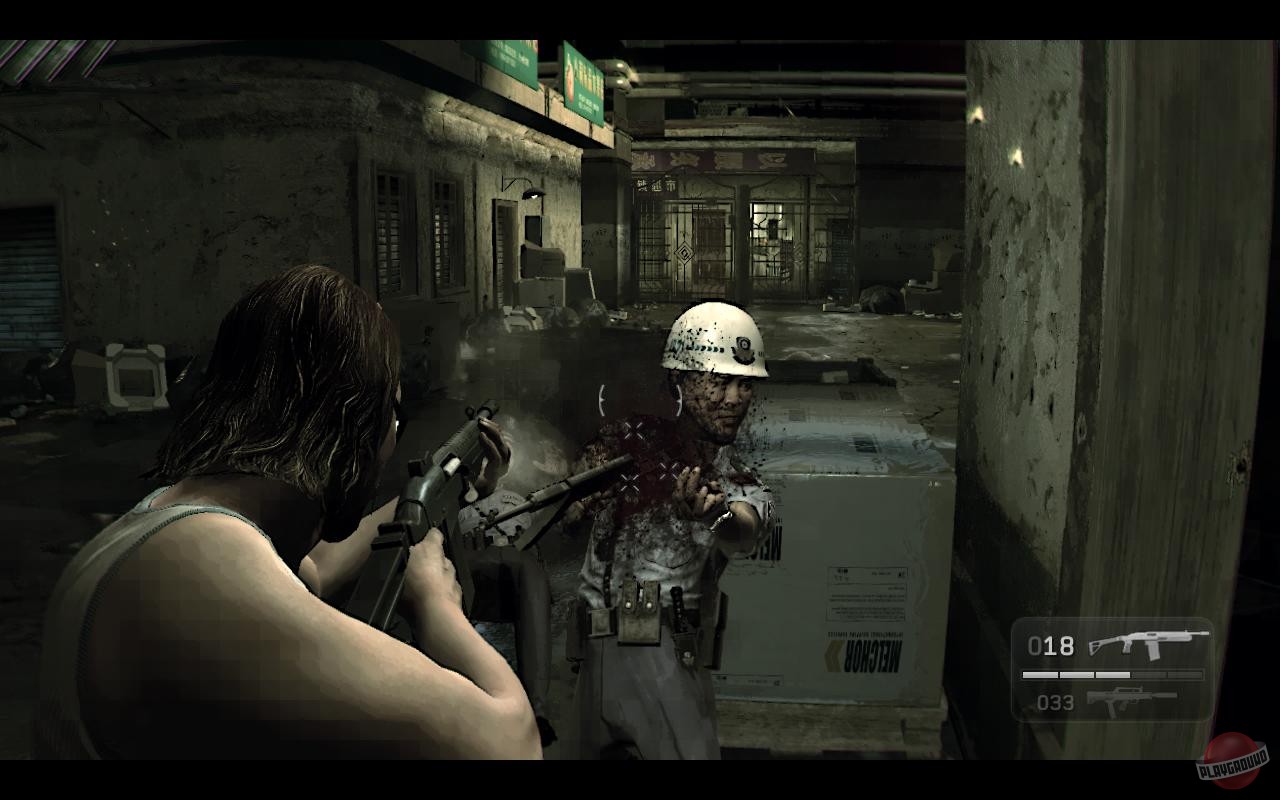Toggle the middle magazine segment in the ammo bar
1280x800 pixels.
[x=1112, y=675]
